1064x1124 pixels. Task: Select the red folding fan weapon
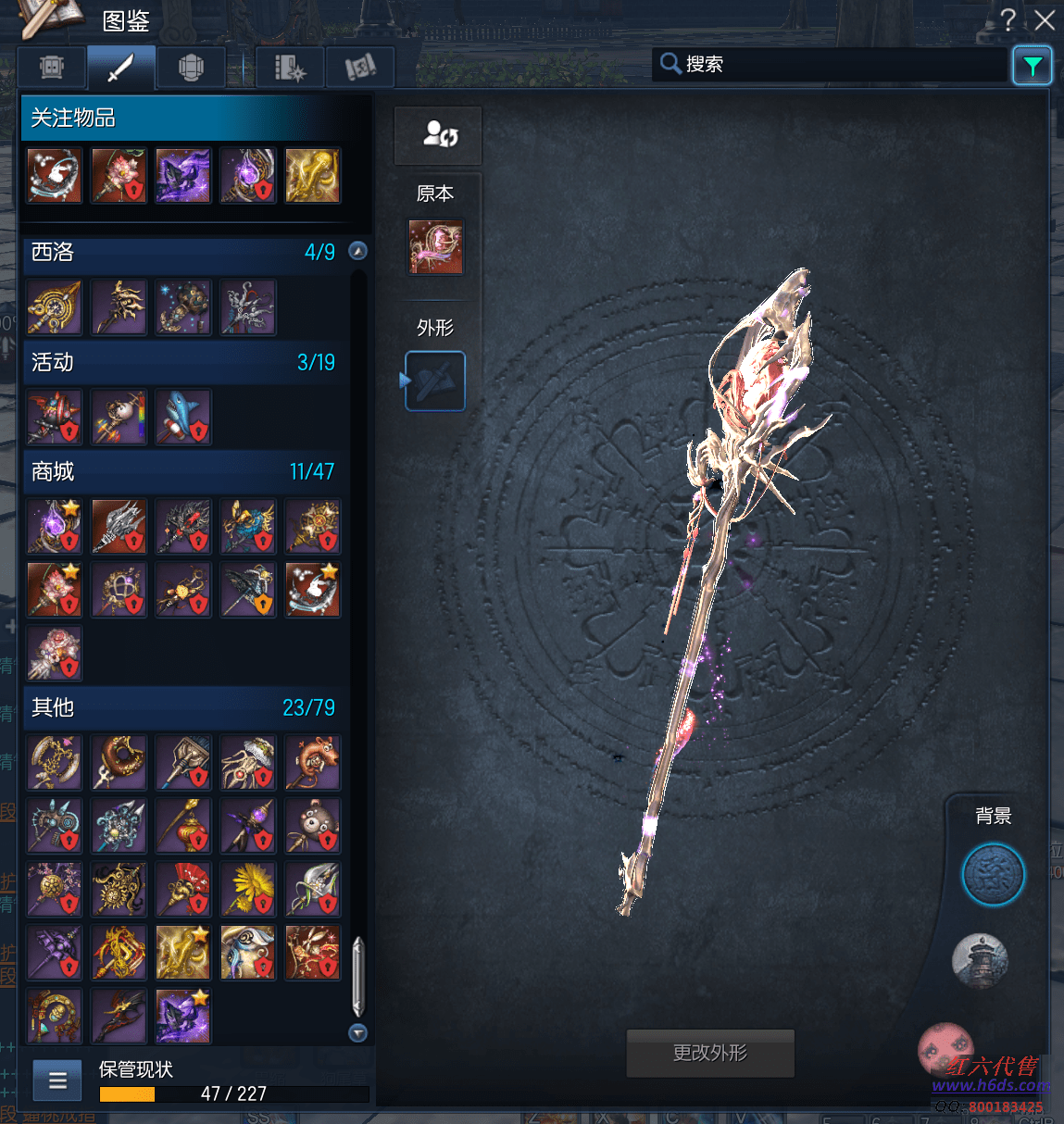coord(183,889)
